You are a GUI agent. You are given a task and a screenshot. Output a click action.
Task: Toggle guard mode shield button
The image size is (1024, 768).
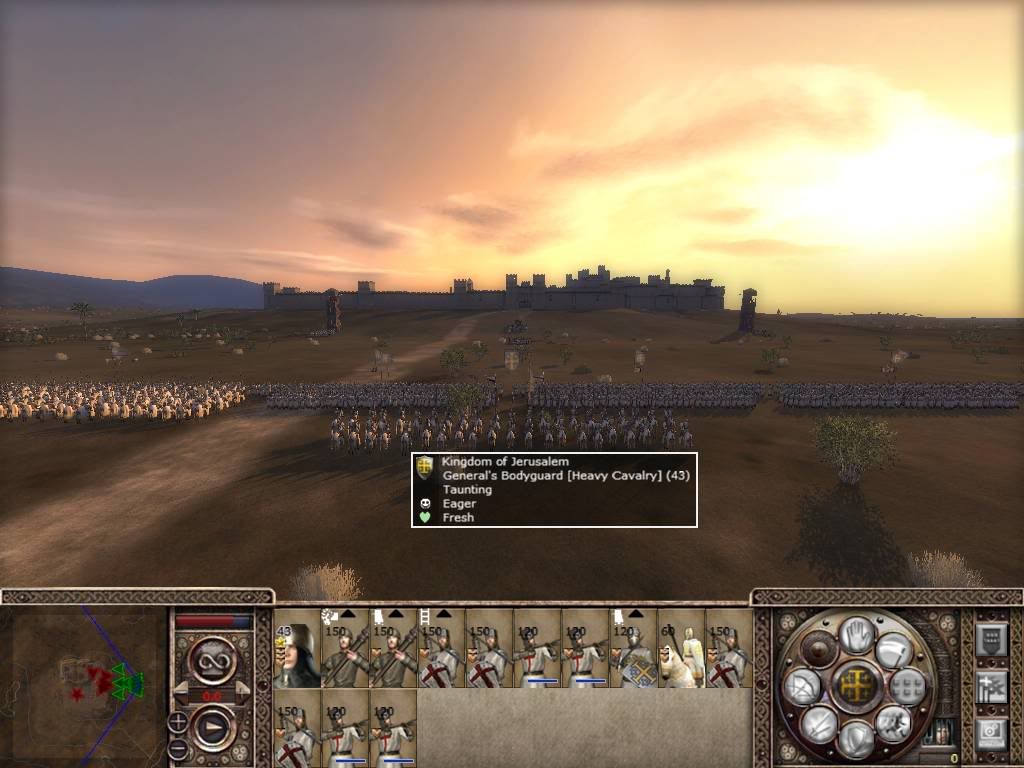[x=856, y=738]
